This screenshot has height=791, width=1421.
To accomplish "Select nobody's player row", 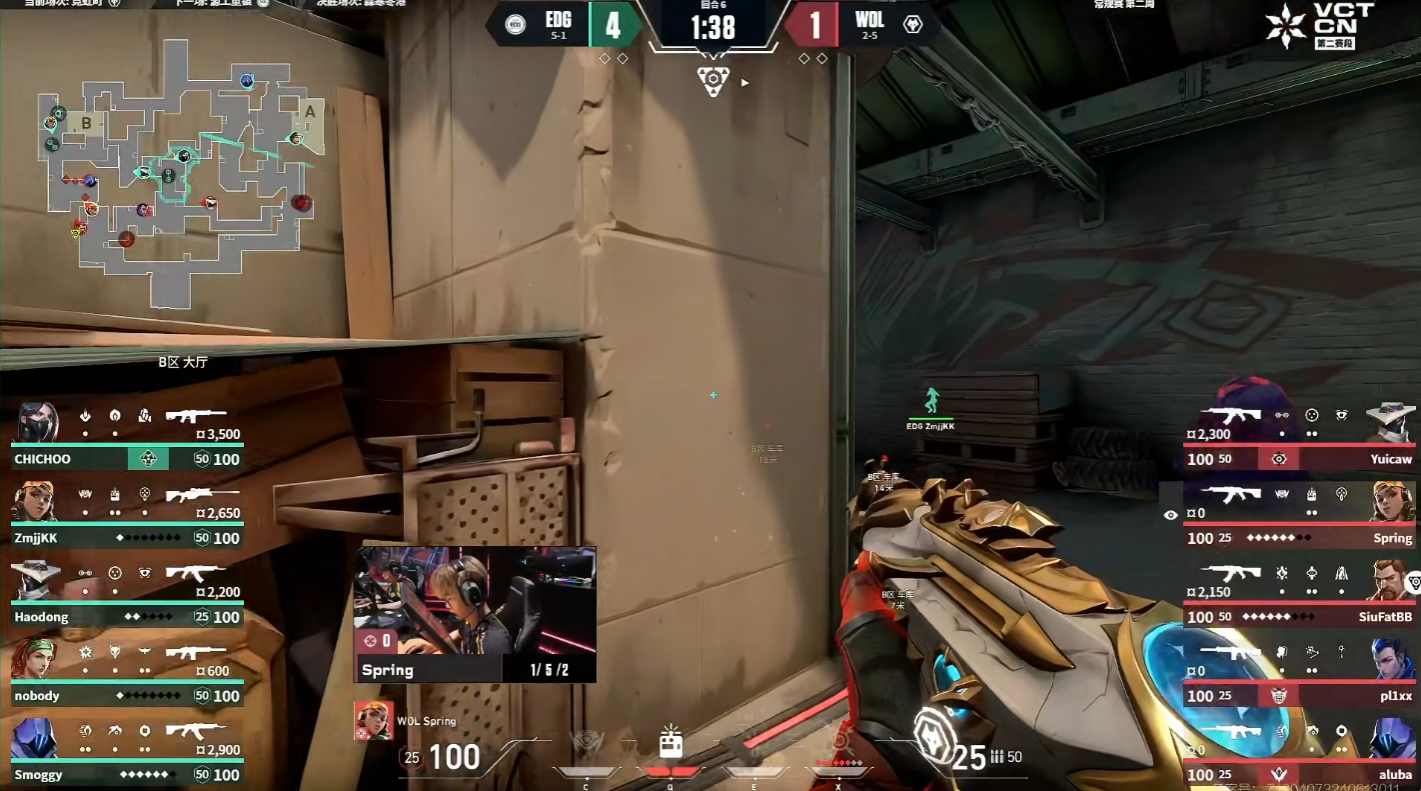I will coord(126,674).
